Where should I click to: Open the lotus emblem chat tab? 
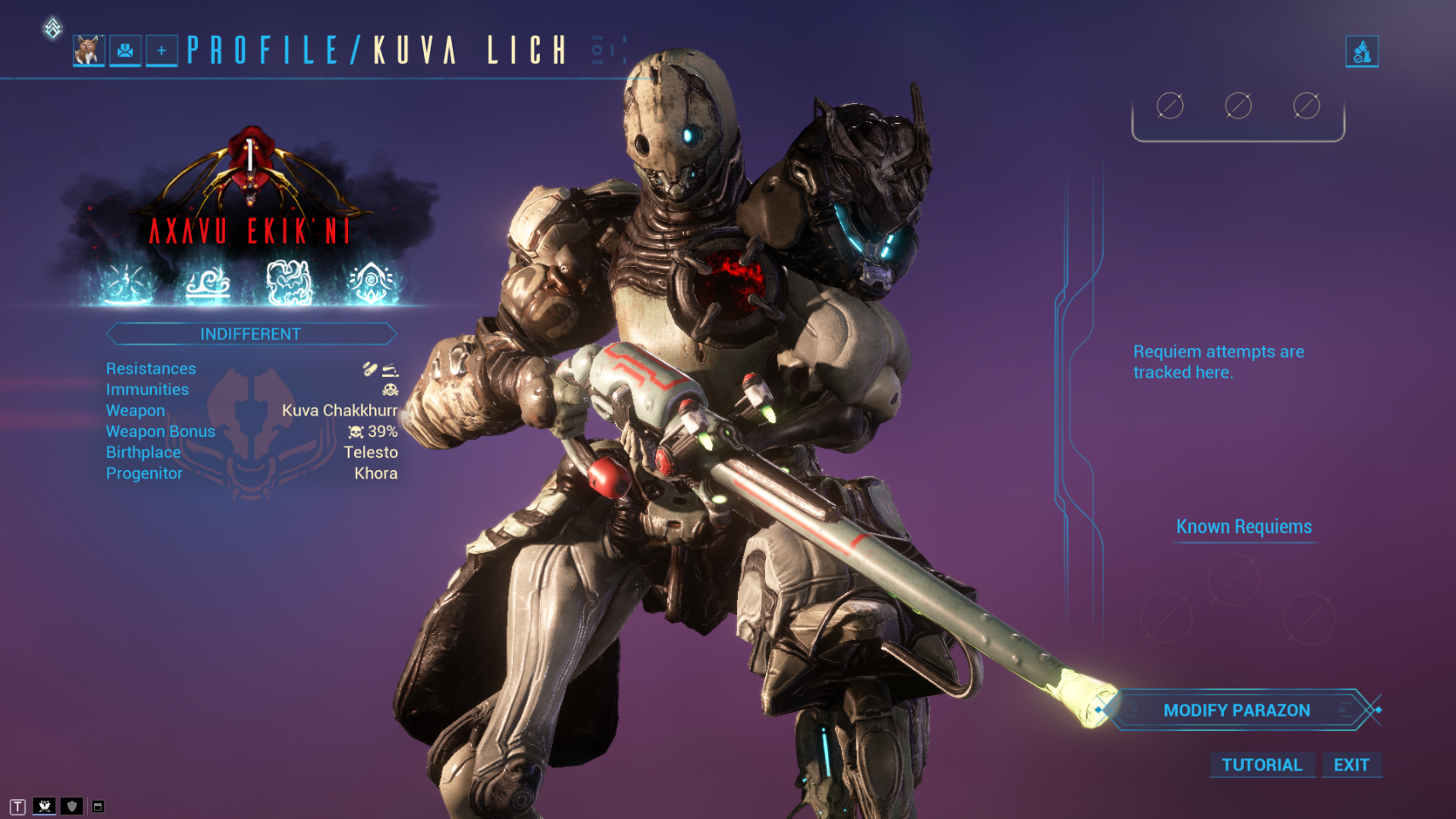point(44,806)
